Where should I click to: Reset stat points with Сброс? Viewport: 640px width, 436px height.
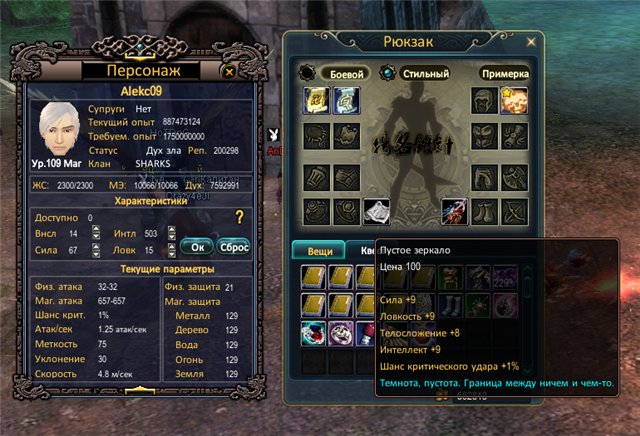tap(233, 245)
